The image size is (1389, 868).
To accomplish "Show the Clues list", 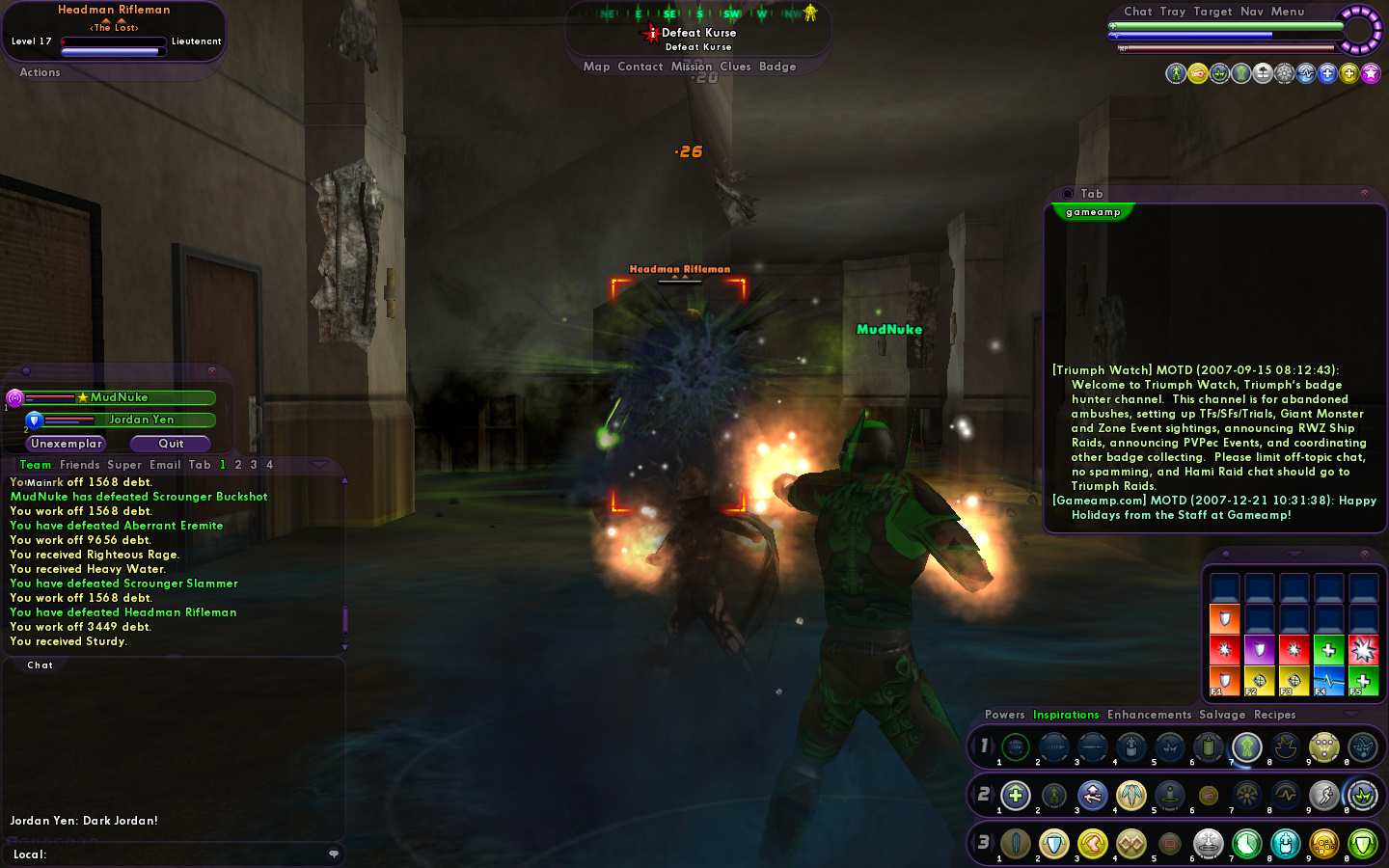I will (735, 67).
